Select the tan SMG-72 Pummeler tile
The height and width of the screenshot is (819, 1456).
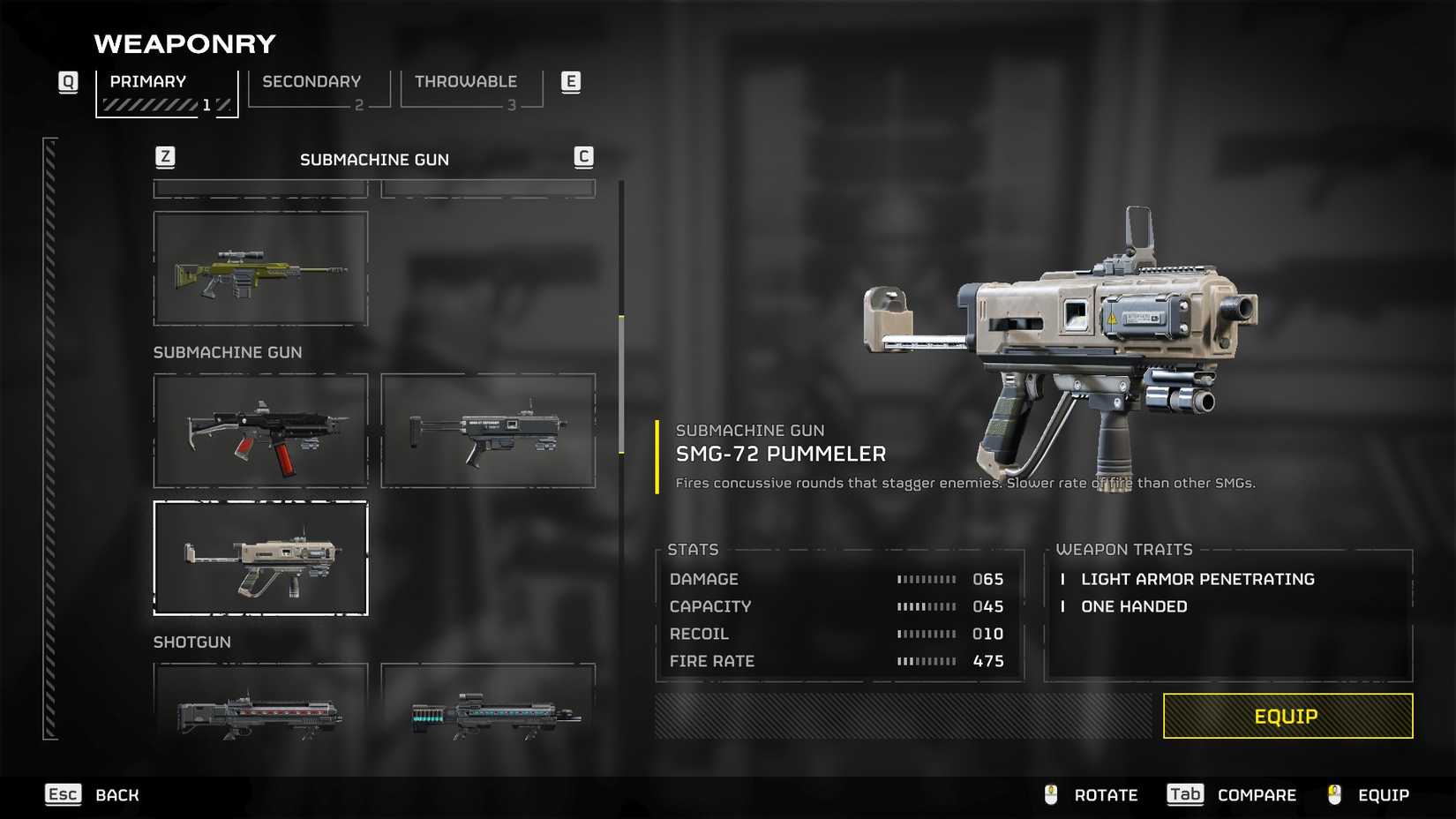[x=260, y=558]
